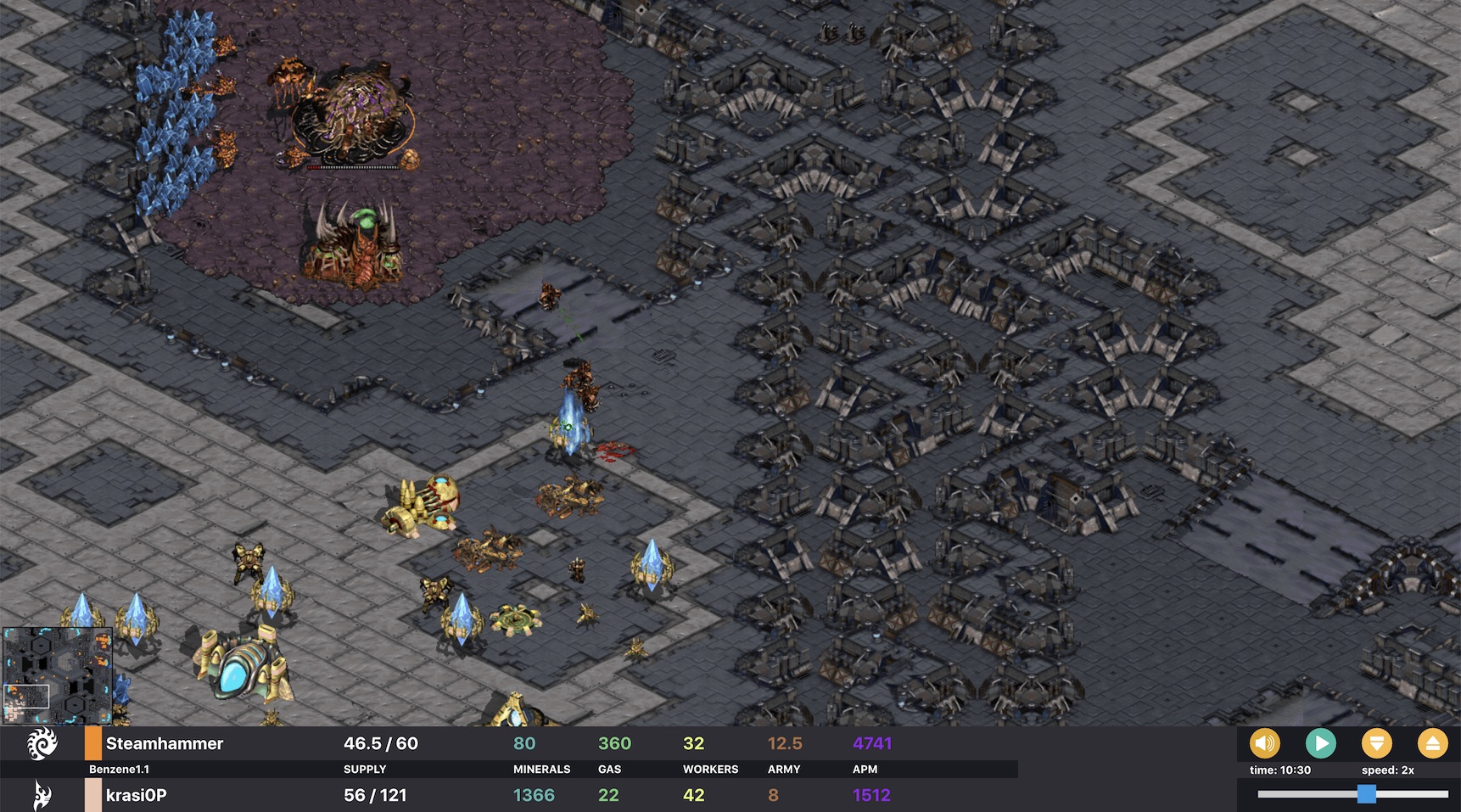Click the double-chevron speed-down icon

pos(1377,743)
